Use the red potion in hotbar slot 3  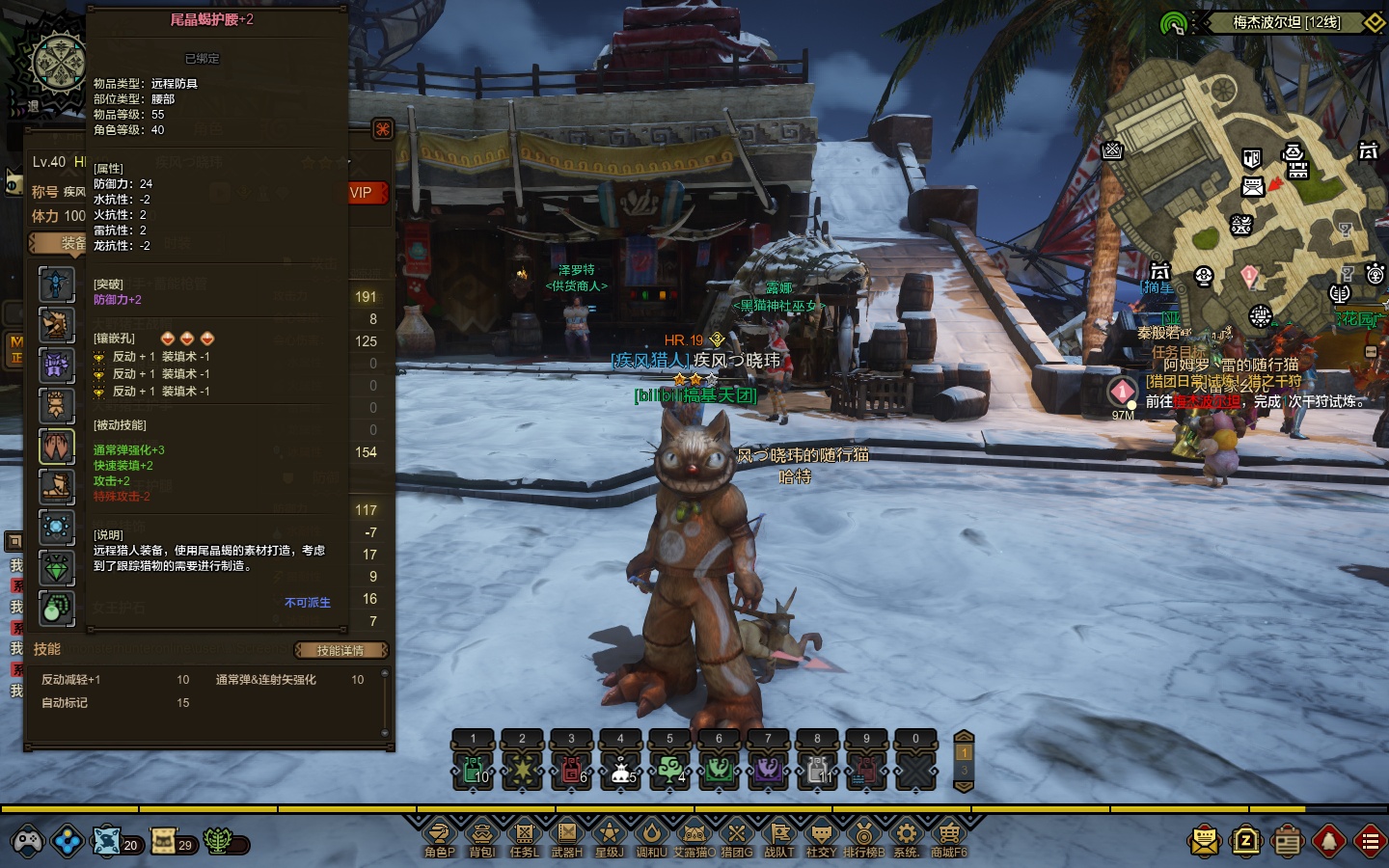pos(571,770)
